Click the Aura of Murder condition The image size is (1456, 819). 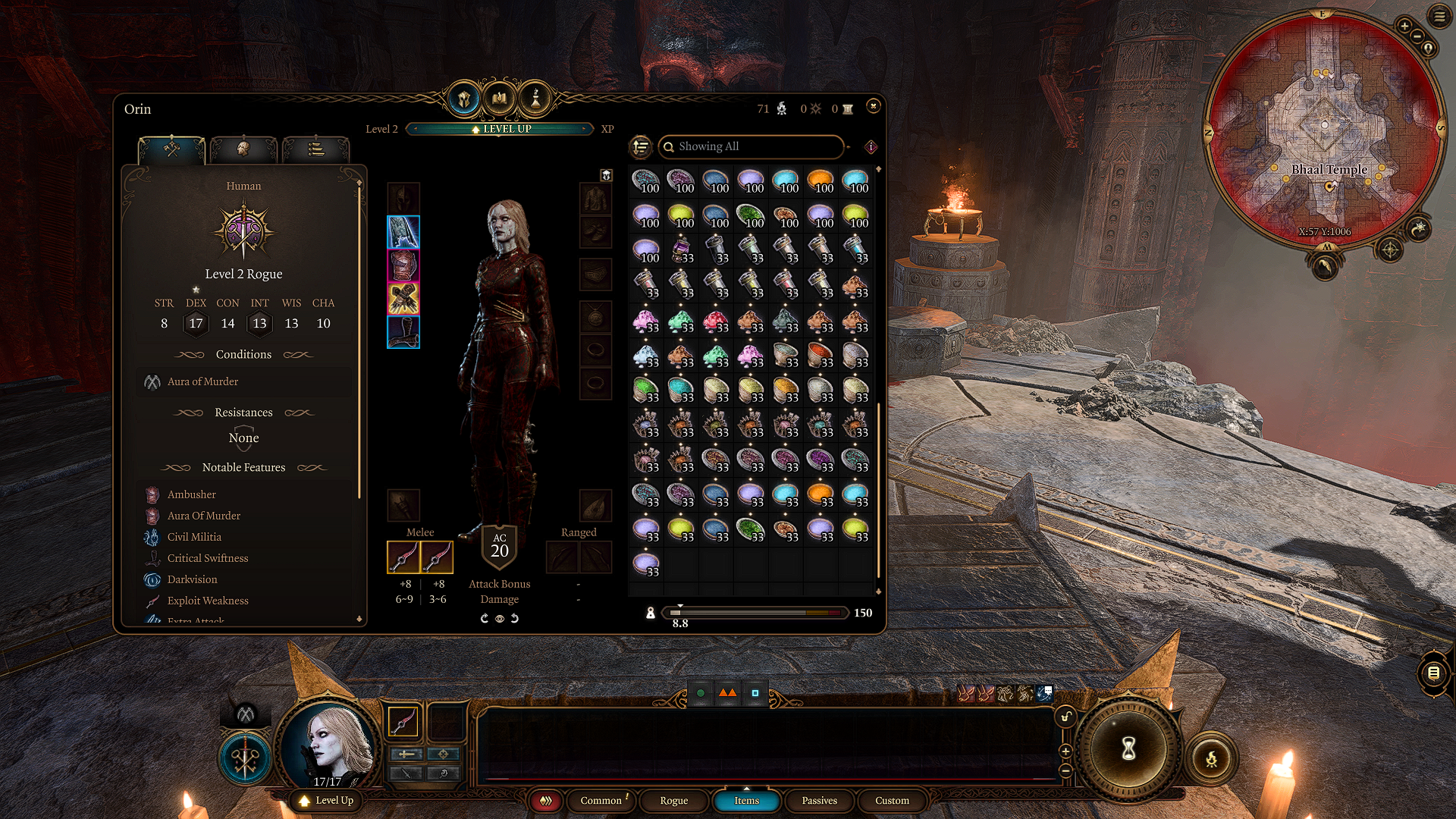tap(202, 381)
